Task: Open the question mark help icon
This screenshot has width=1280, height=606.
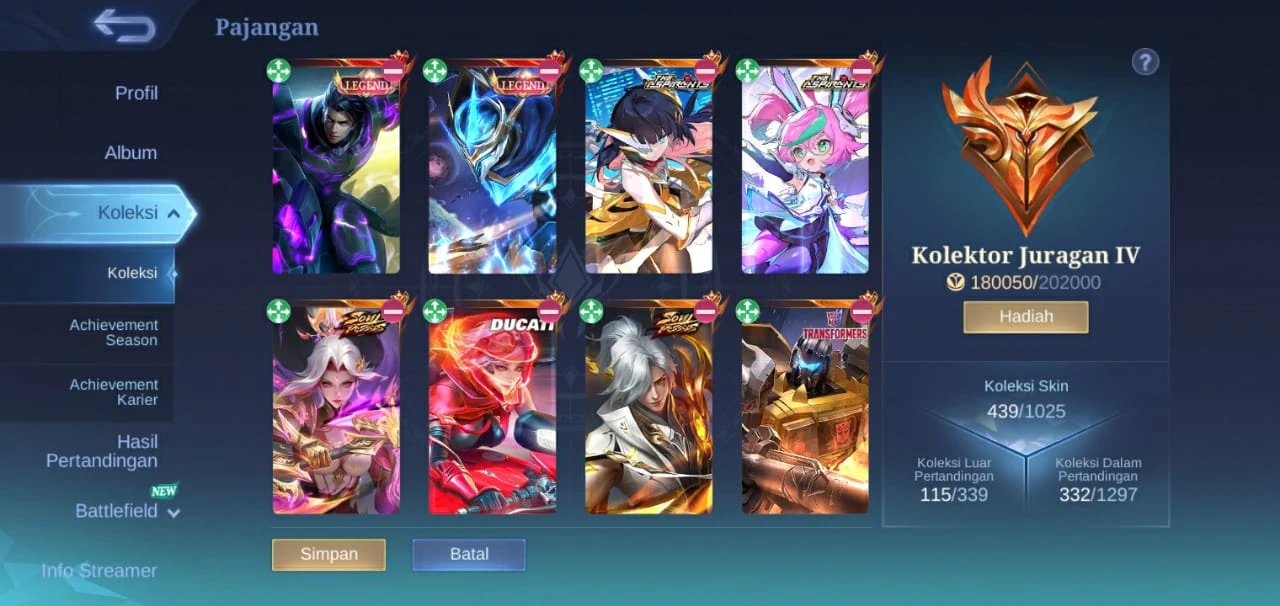Action: click(x=1145, y=62)
